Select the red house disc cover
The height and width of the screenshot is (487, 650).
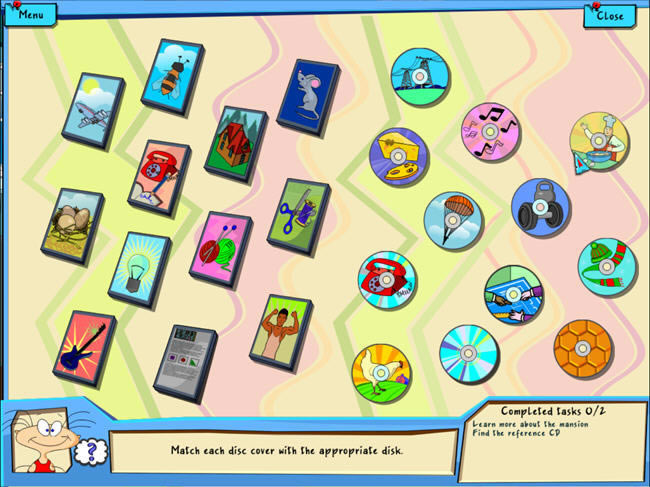236,143
